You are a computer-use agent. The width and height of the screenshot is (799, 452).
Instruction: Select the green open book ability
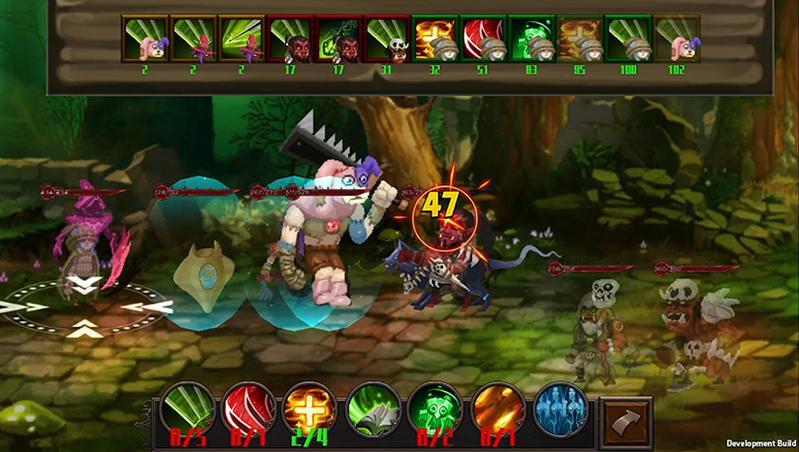pyautogui.click(x=372, y=410)
